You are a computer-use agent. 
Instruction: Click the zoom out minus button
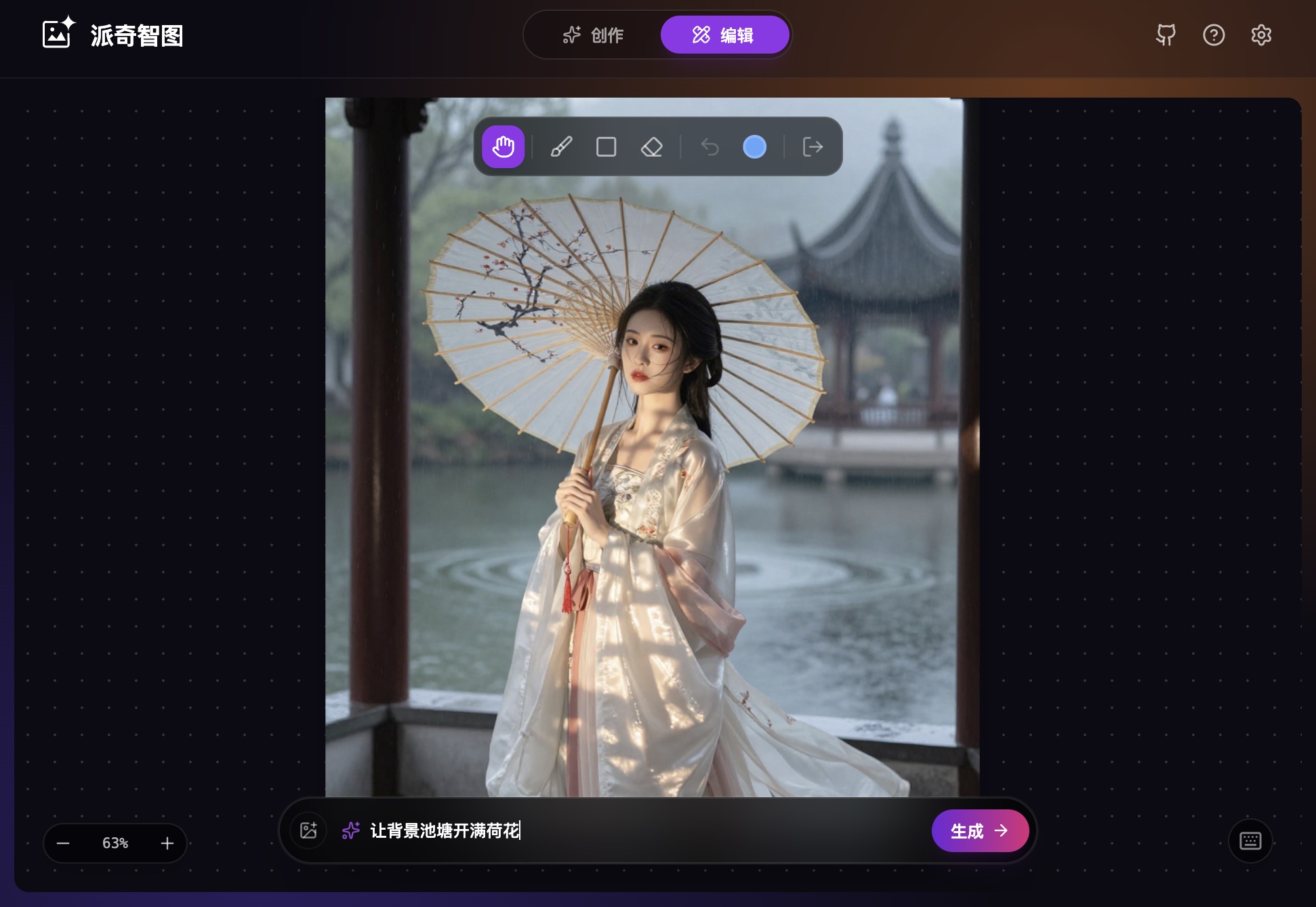[63, 843]
